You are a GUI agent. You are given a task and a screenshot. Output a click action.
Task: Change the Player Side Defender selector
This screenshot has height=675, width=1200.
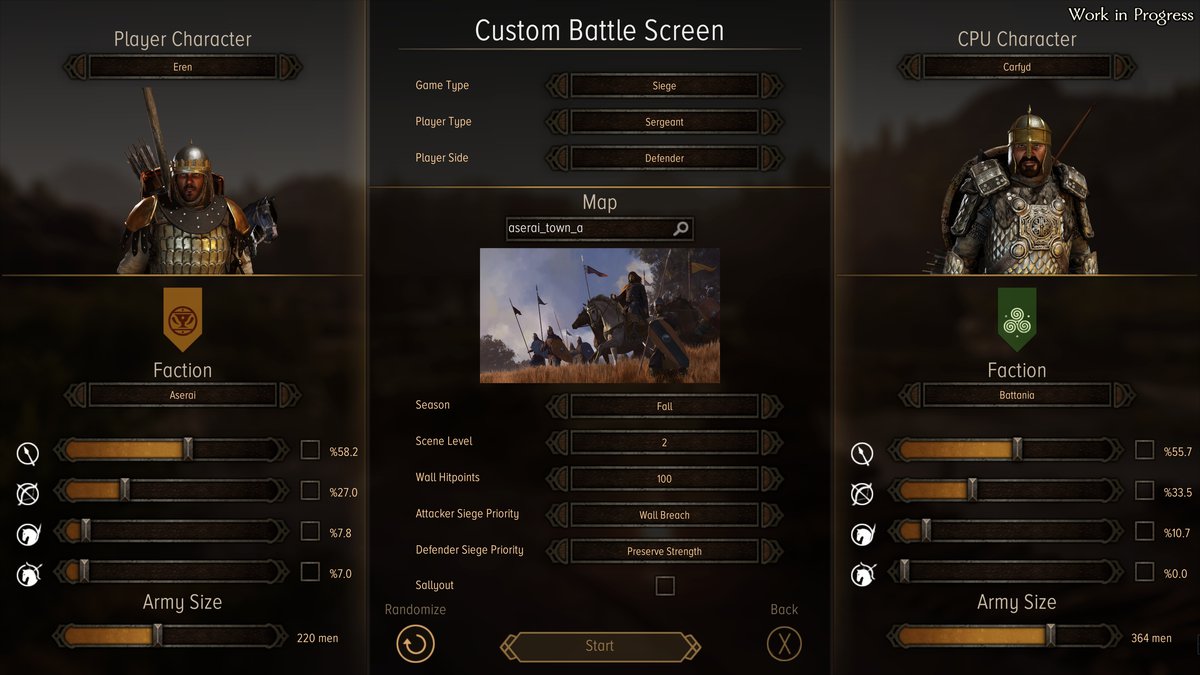[x=664, y=158]
